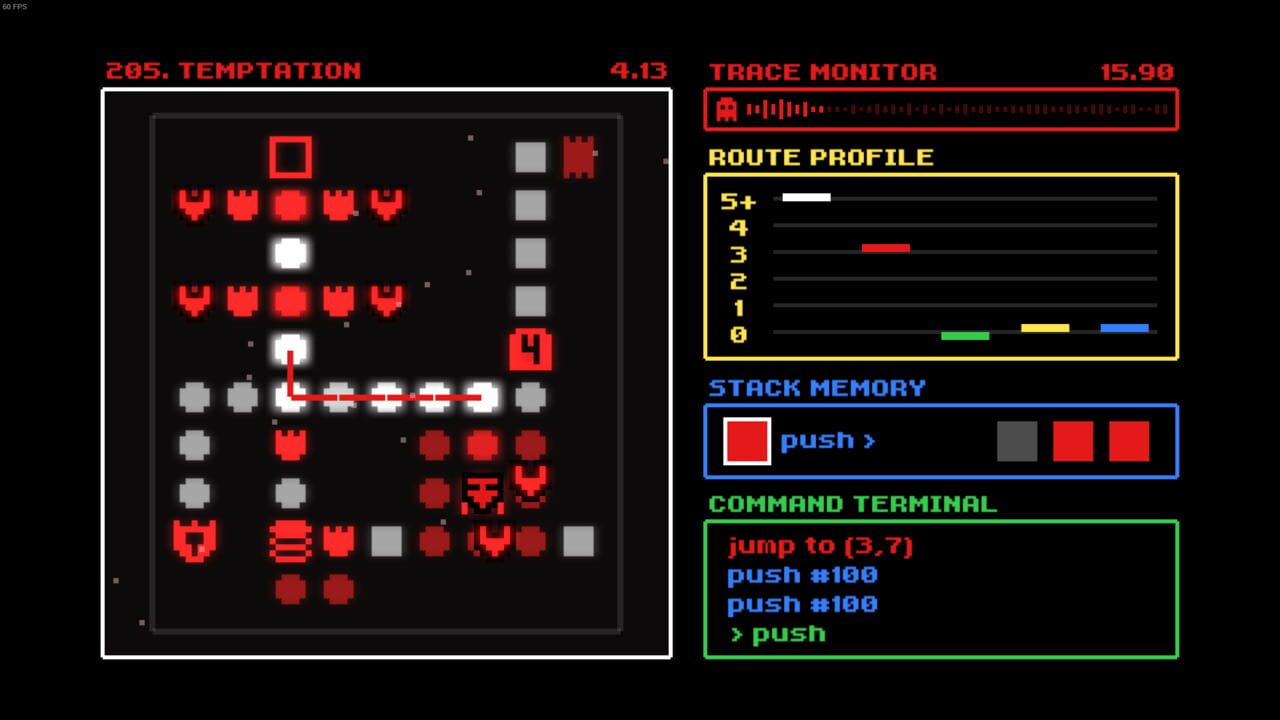This screenshot has height=720, width=1280.
Task: Click the ROUTE PROFILE panel header
Action: tap(822, 157)
